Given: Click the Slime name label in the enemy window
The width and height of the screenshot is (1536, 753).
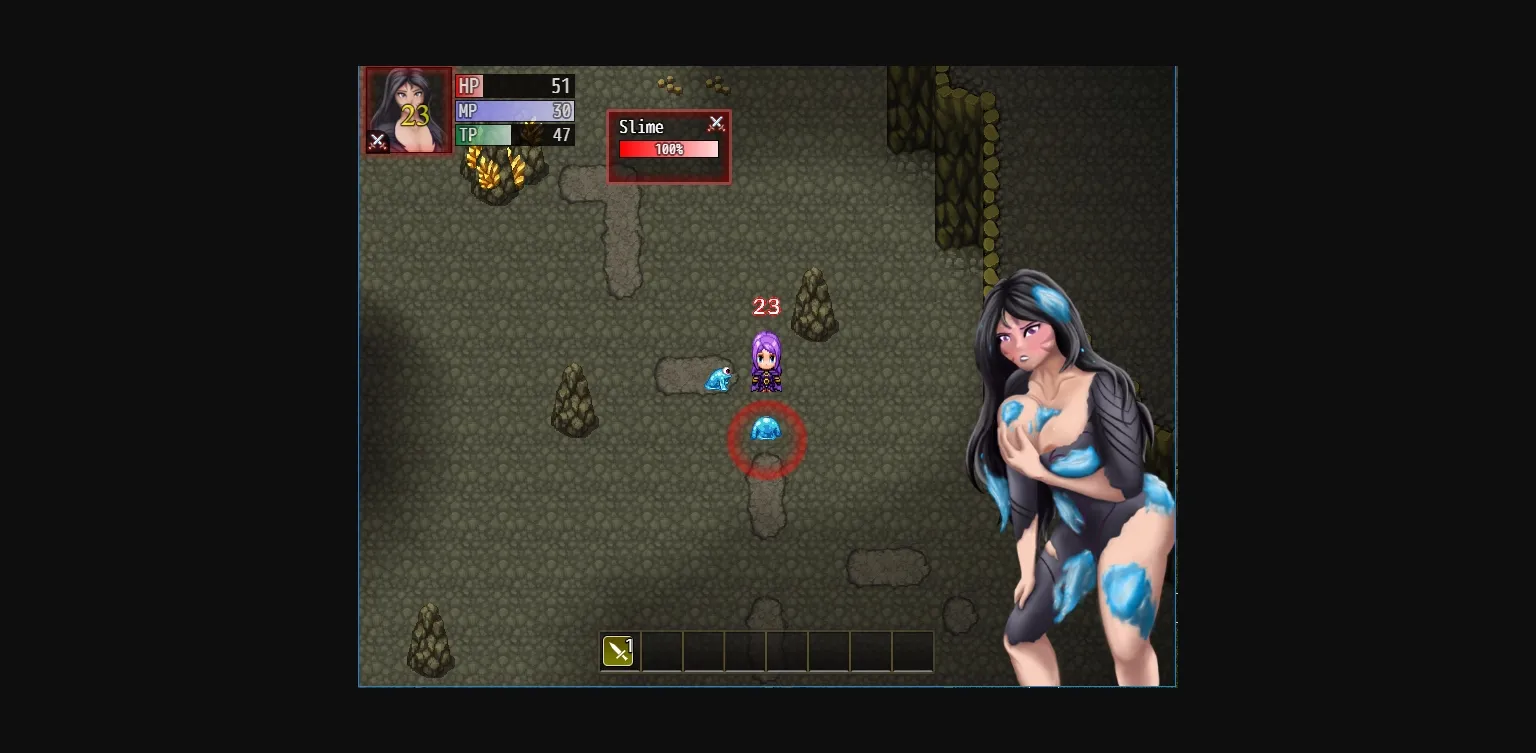Looking at the screenshot, I should [x=641, y=127].
